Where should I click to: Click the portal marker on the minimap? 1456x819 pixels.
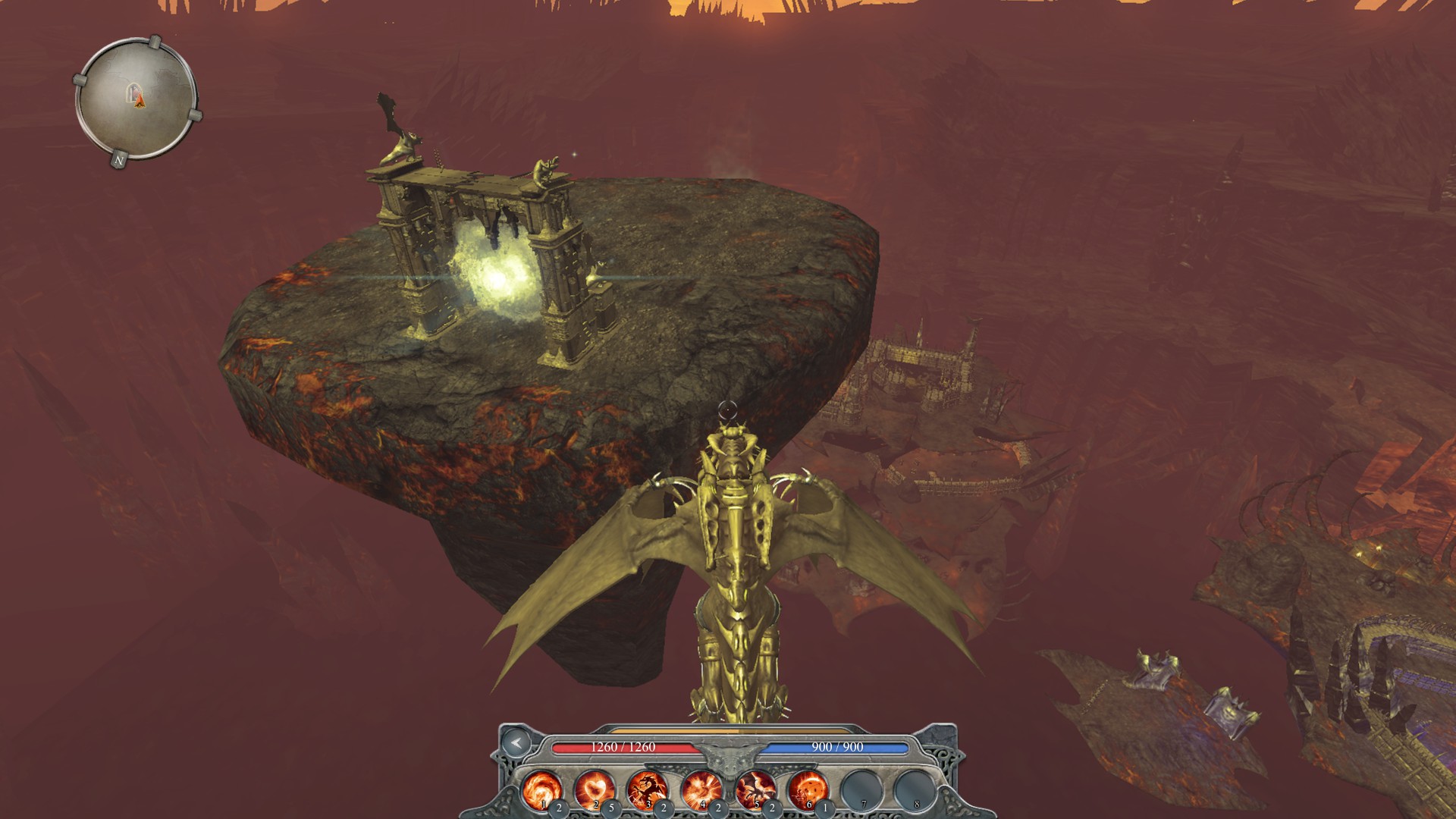tap(133, 91)
